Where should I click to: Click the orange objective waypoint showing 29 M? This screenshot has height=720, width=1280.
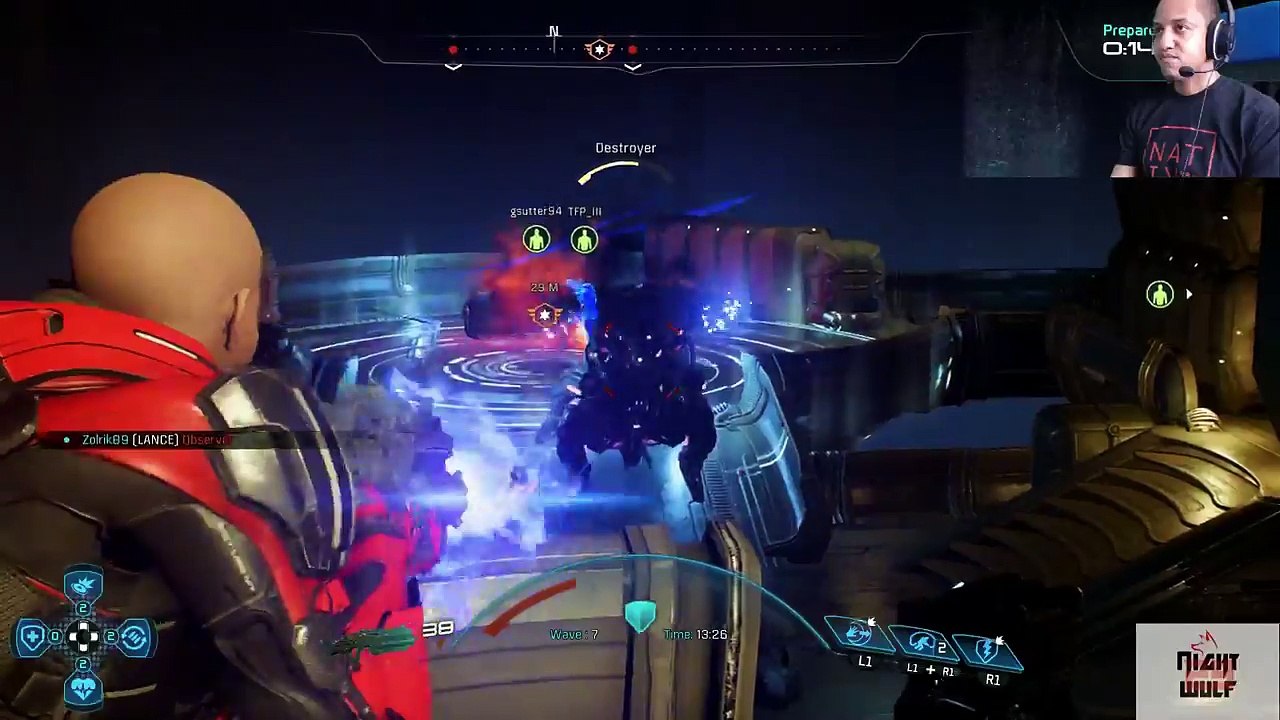(x=545, y=315)
